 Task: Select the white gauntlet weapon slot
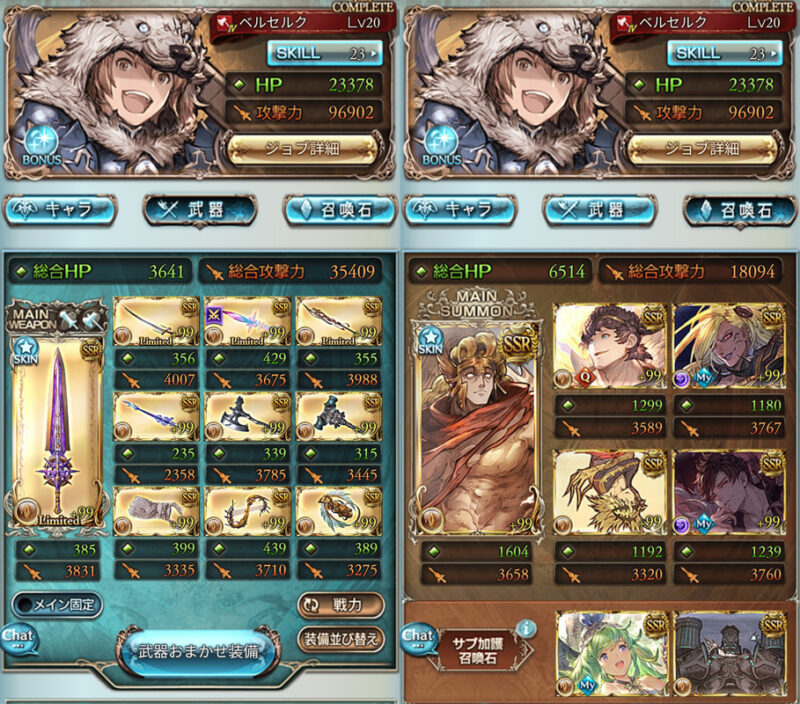[156, 511]
